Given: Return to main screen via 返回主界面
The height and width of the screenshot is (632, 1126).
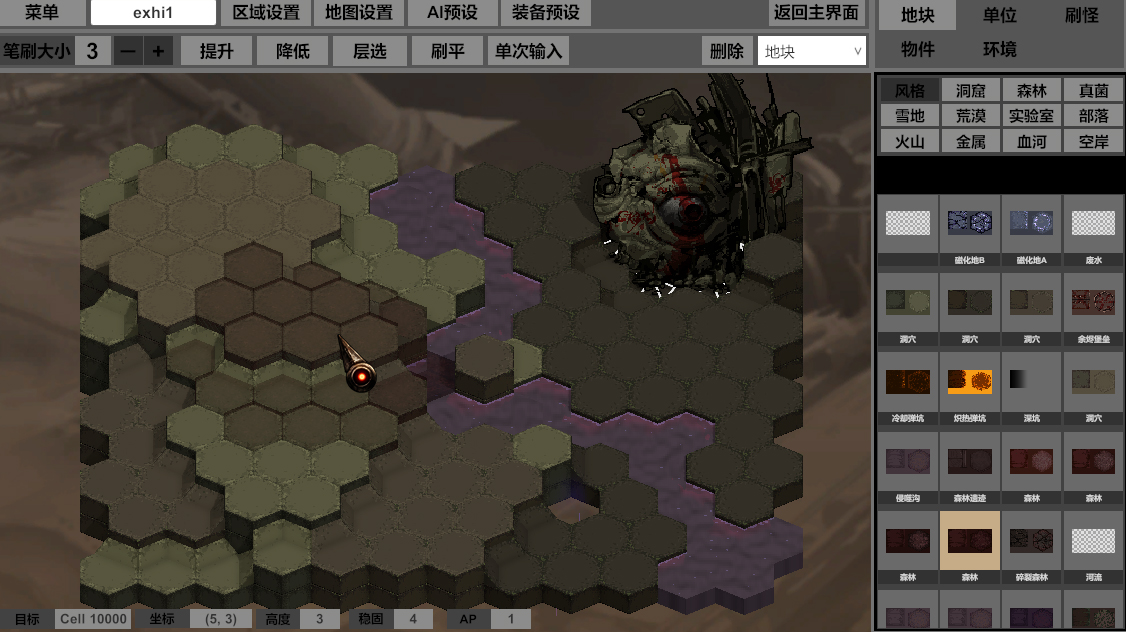Looking at the screenshot, I should (x=816, y=13).
